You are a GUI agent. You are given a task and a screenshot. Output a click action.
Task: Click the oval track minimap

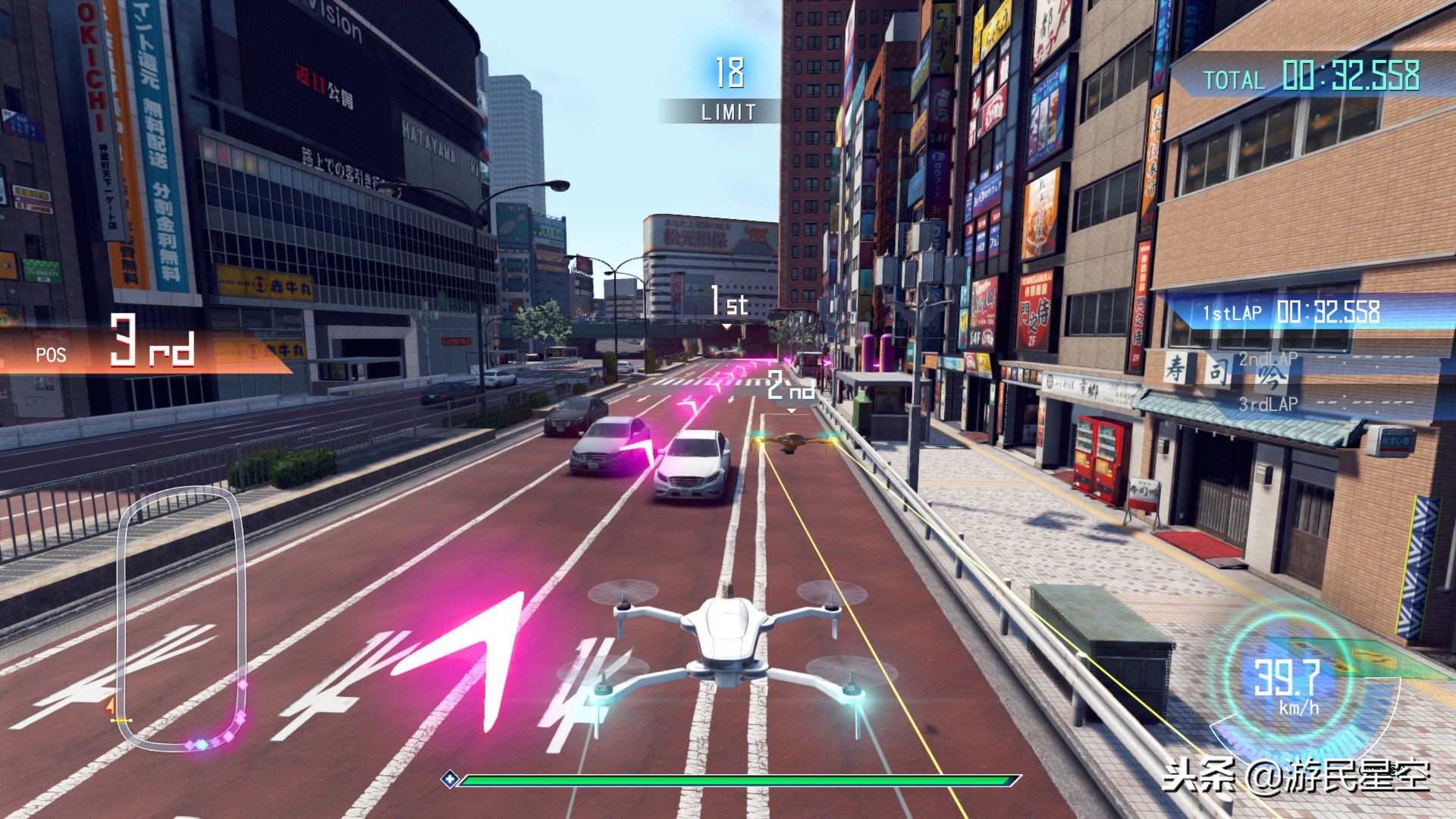[x=180, y=618]
